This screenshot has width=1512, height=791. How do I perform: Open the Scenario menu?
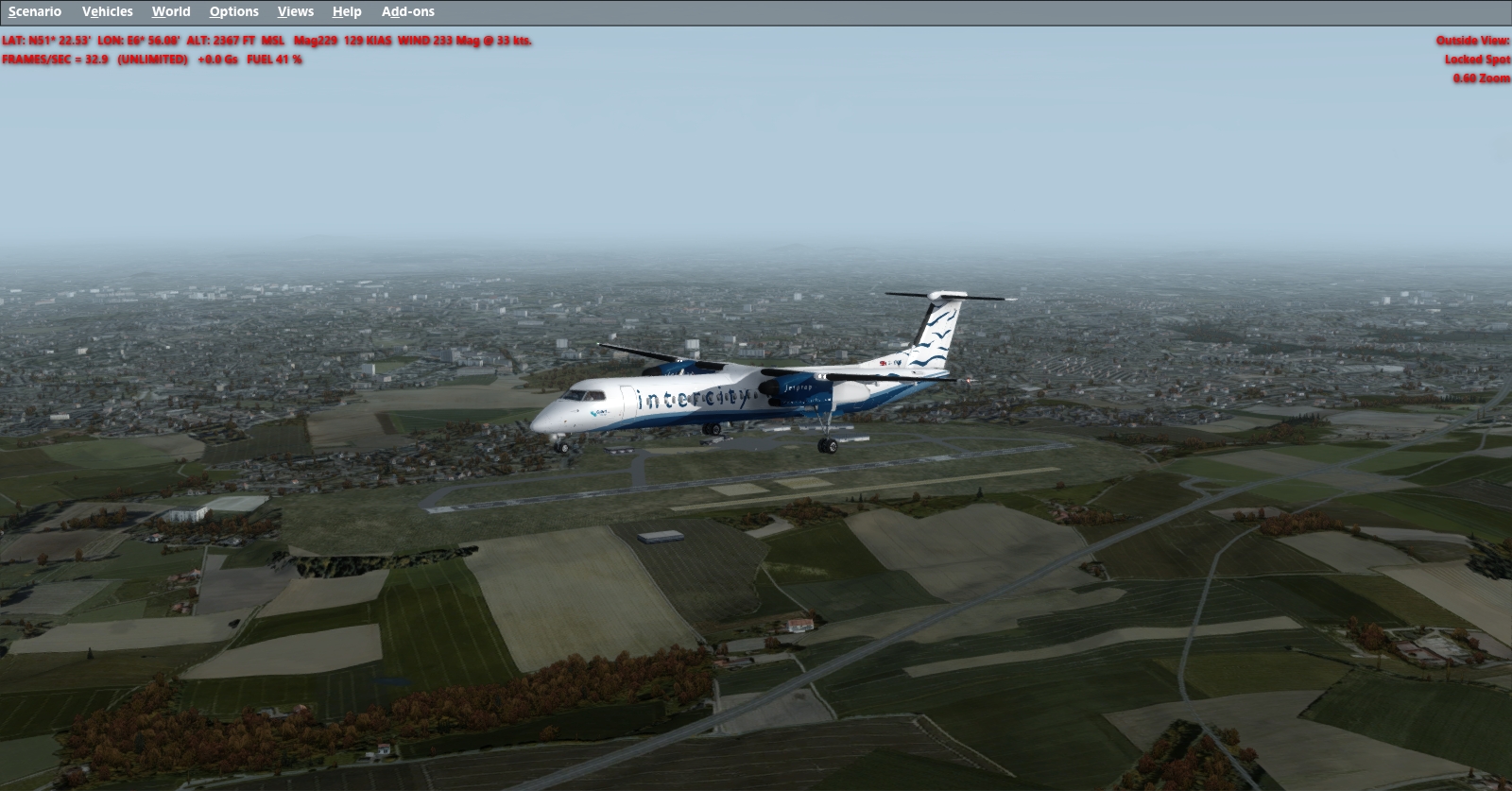coord(35,11)
